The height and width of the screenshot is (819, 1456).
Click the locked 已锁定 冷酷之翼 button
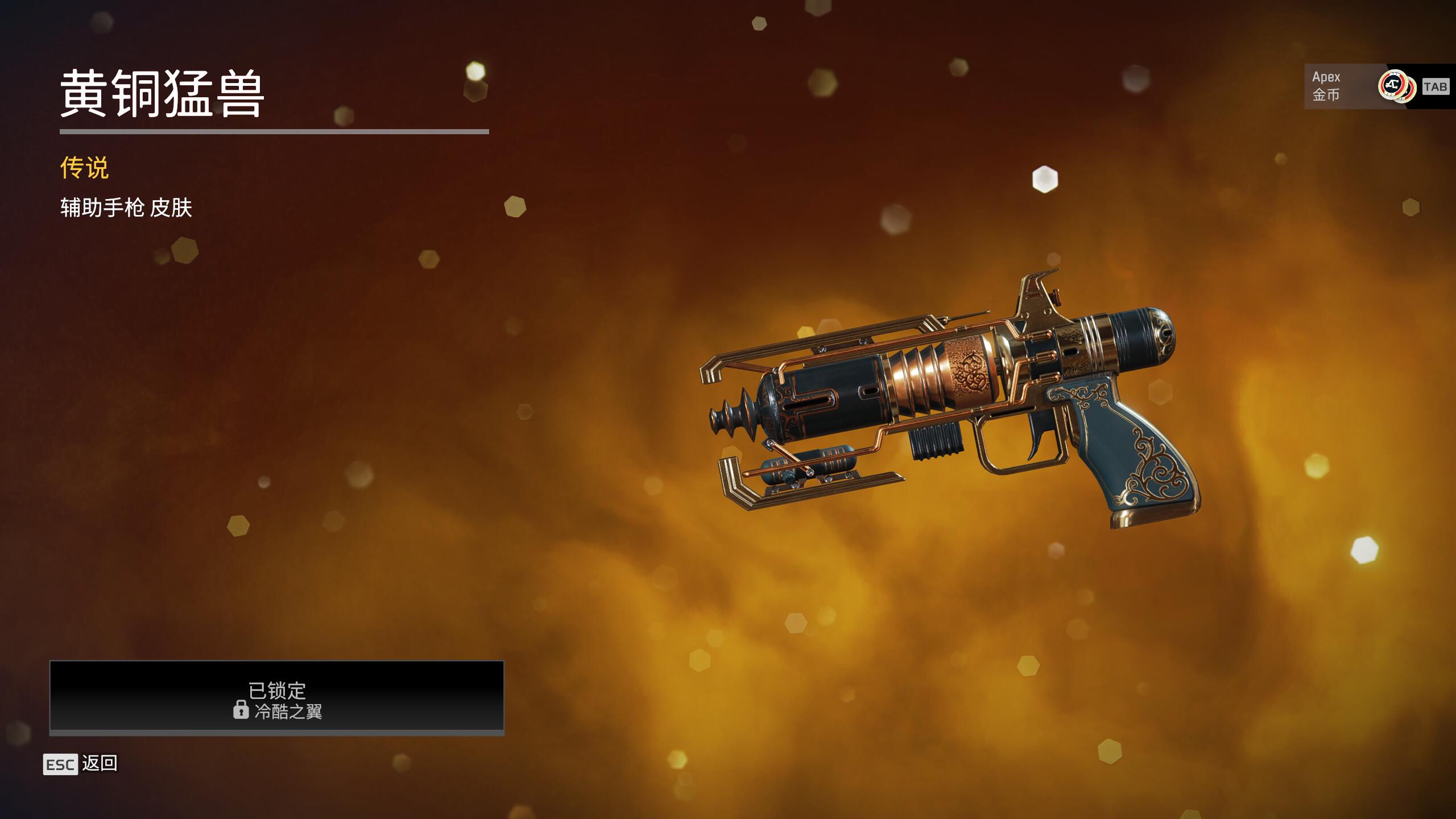click(277, 697)
